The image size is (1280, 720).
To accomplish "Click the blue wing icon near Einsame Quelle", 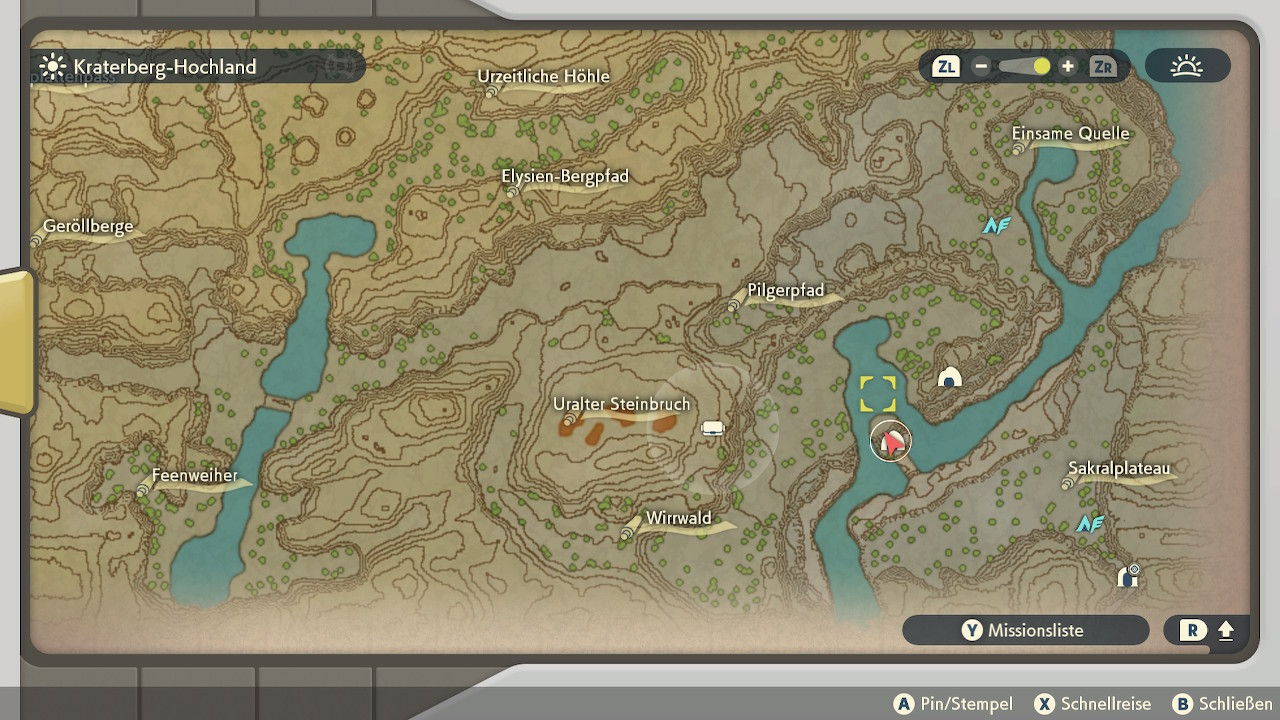I will click(x=996, y=226).
